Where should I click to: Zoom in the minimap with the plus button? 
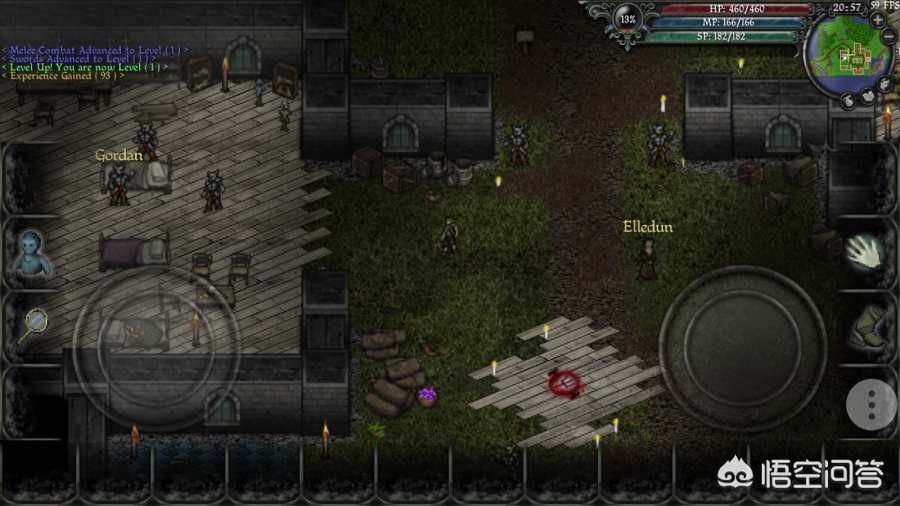pyautogui.click(x=877, y=19)
